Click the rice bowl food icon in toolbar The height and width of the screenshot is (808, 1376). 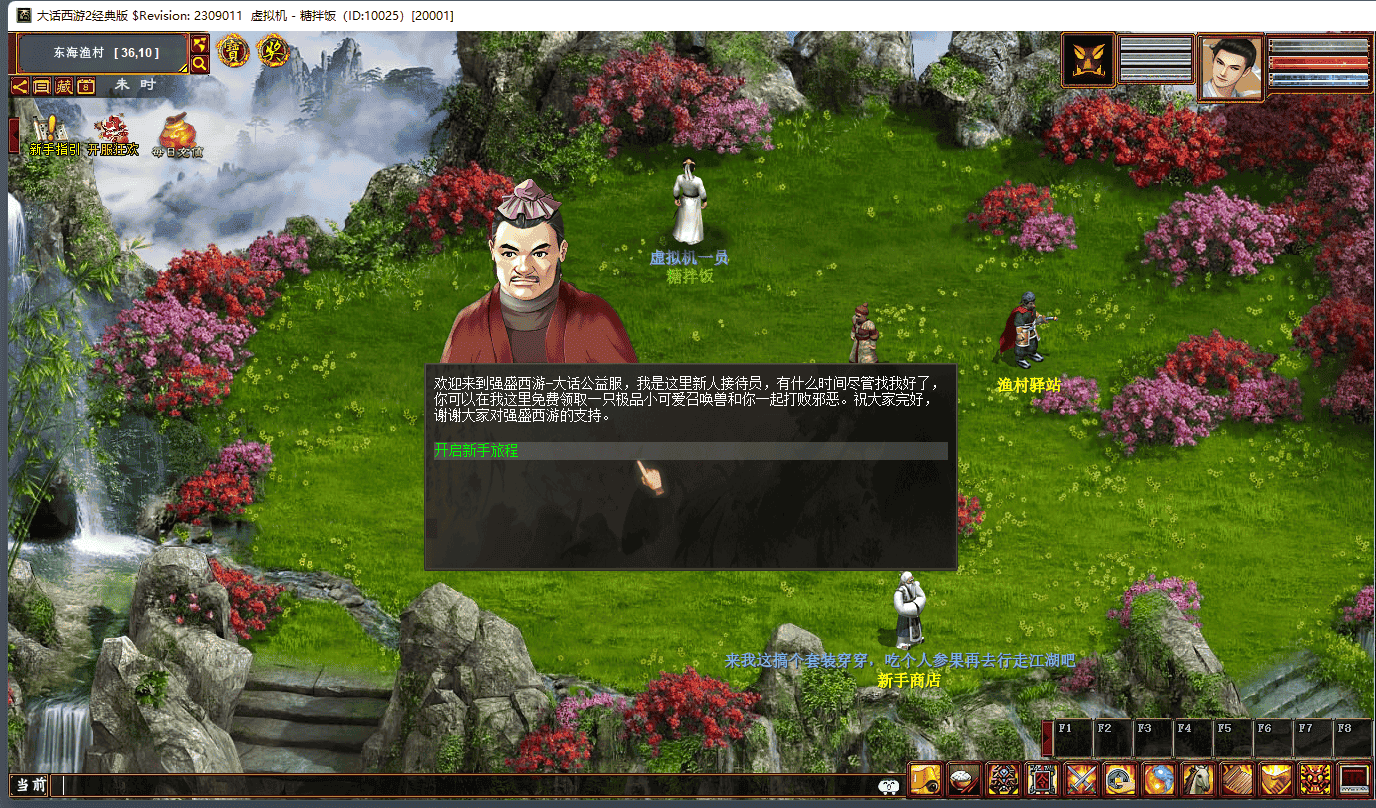pos(963,778)
